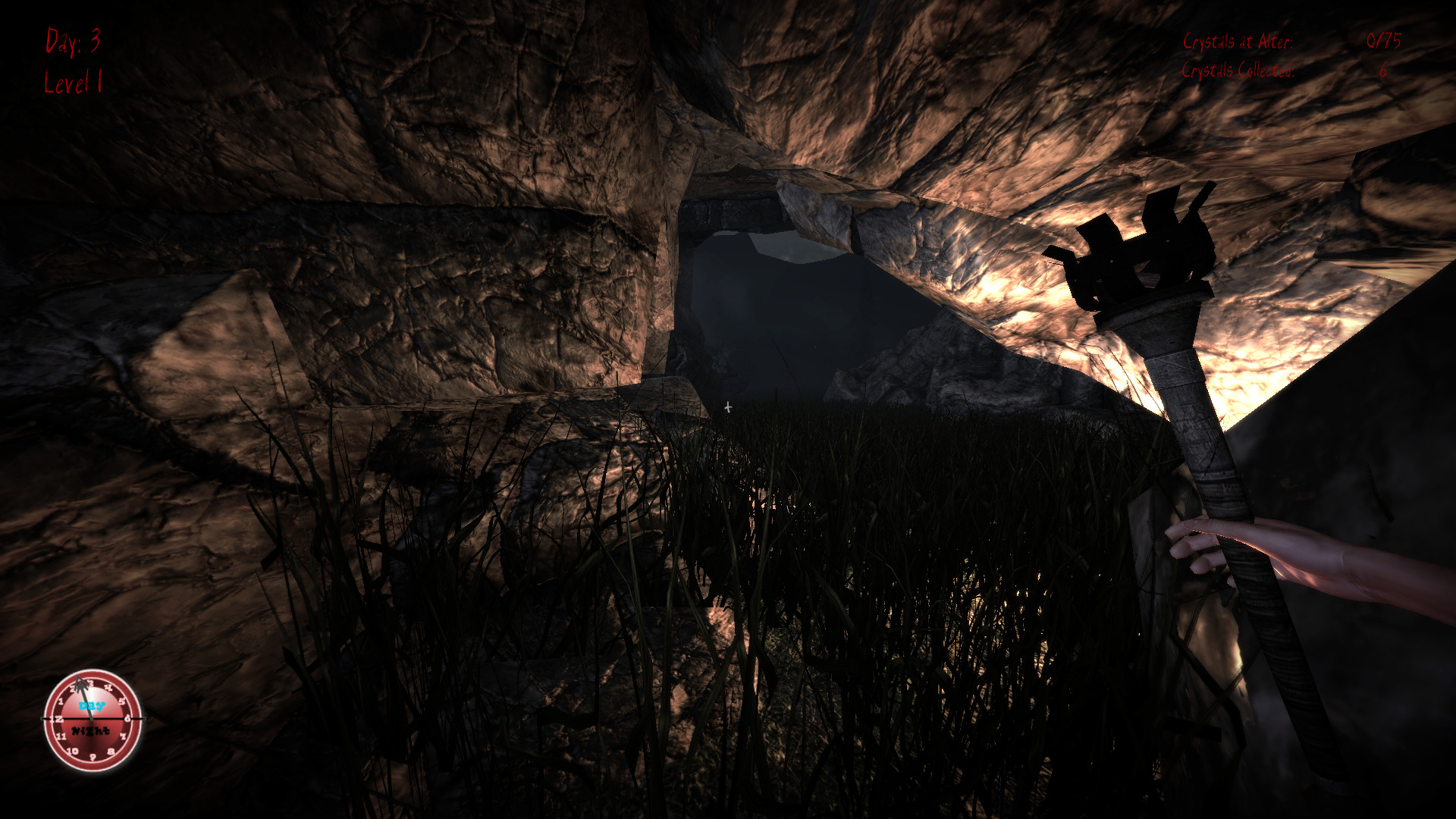This screenshot has width=1456, height=819.
Task: Click the black Night label on the clock
Action: coord(89,730)
